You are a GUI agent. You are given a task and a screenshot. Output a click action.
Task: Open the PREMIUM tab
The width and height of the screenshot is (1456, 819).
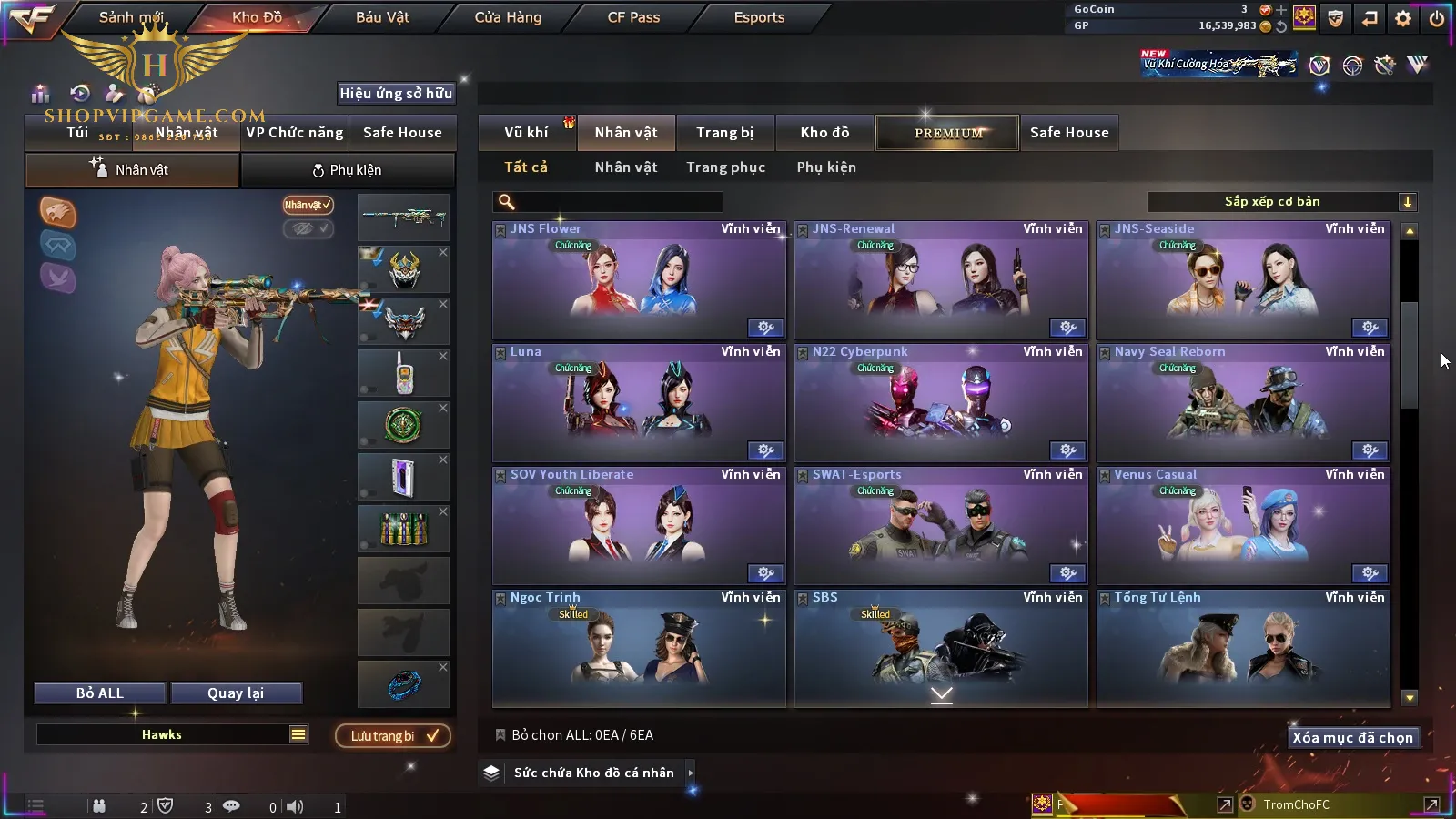pyautogui.click(x=947, y=133)
